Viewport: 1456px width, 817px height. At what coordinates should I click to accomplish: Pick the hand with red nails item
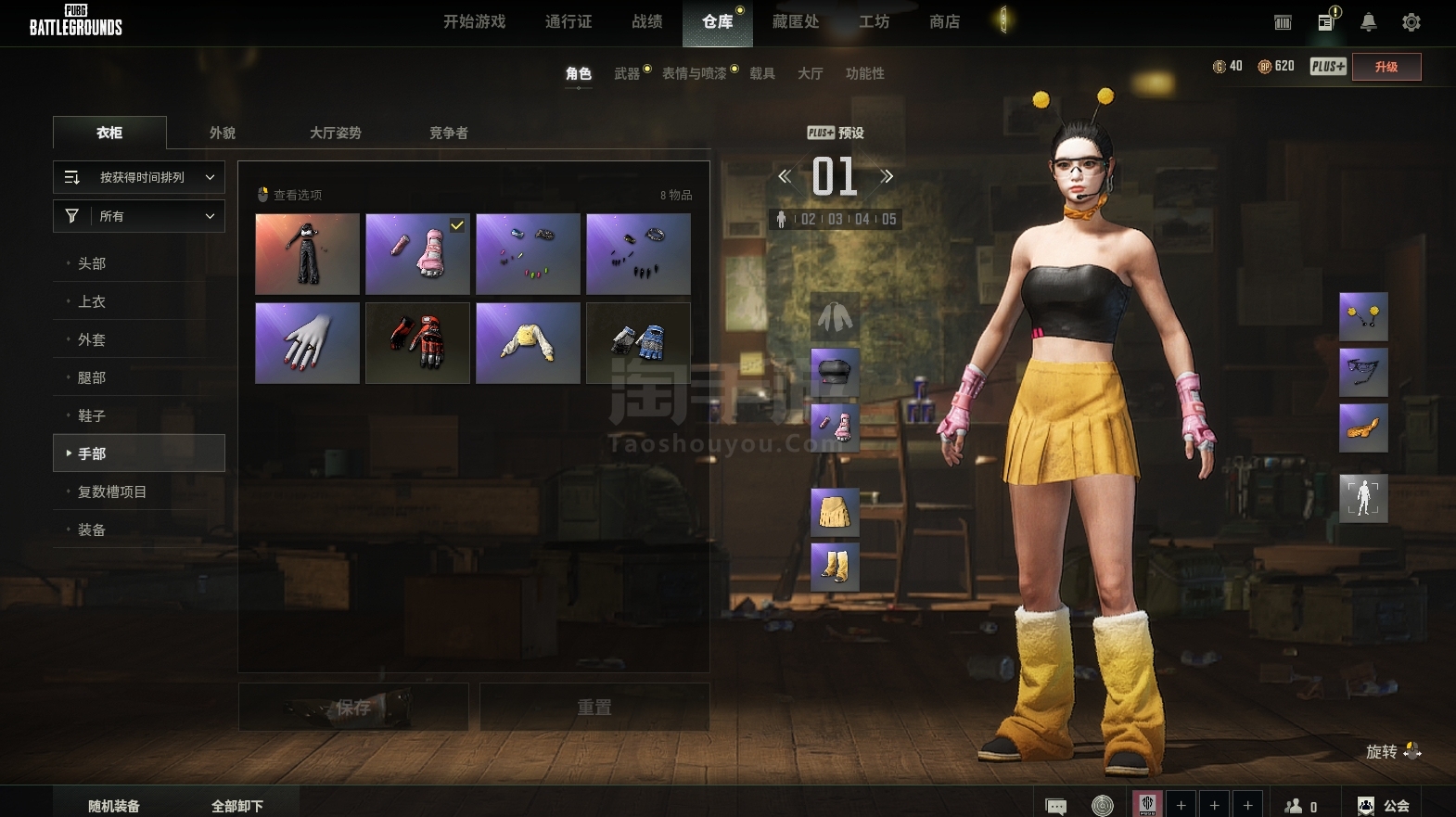click(x=307, y=342)
